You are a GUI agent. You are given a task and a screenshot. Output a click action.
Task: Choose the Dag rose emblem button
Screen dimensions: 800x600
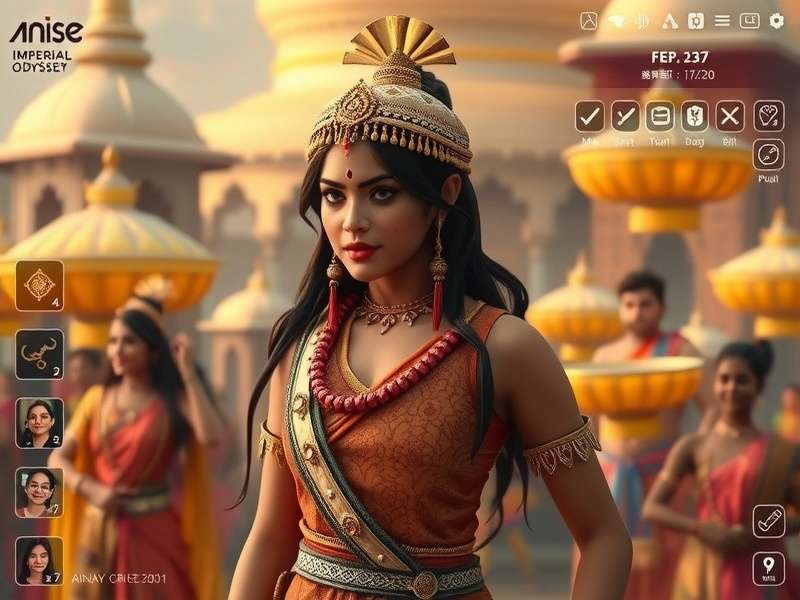695,117
